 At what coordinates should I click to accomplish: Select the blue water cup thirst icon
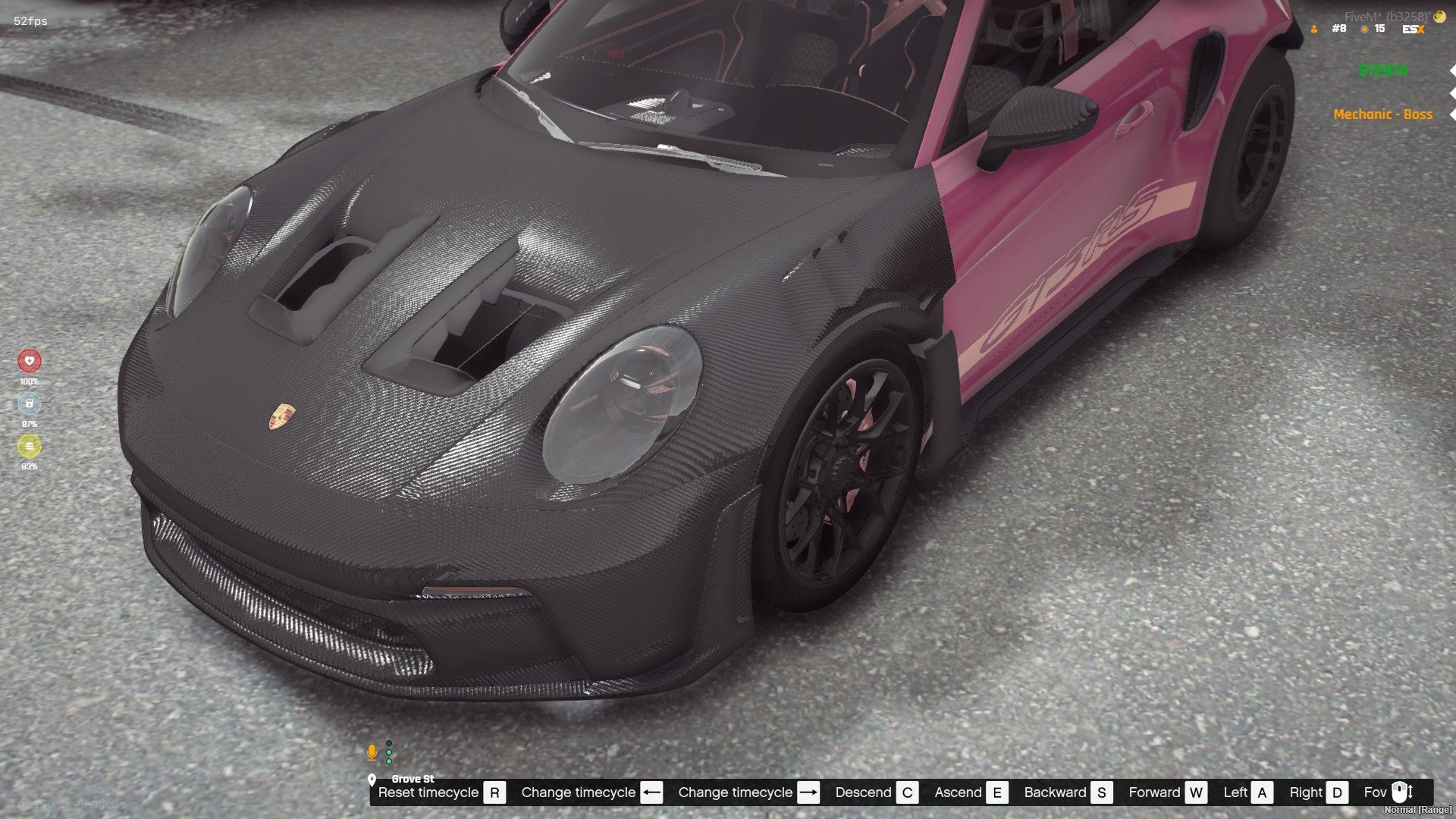(x=30, y=403)
